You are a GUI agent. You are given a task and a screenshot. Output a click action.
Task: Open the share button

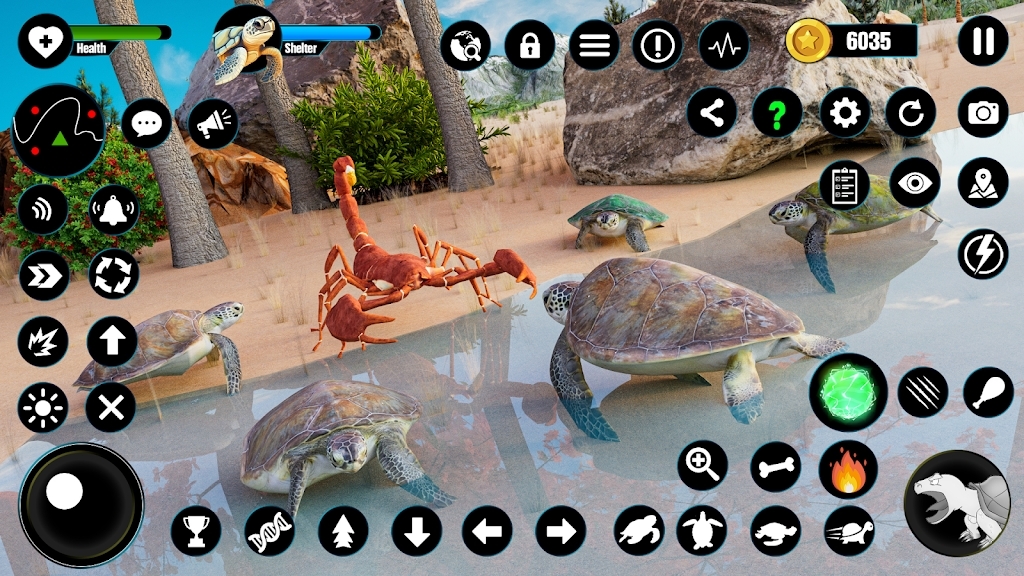pos(711,113)
